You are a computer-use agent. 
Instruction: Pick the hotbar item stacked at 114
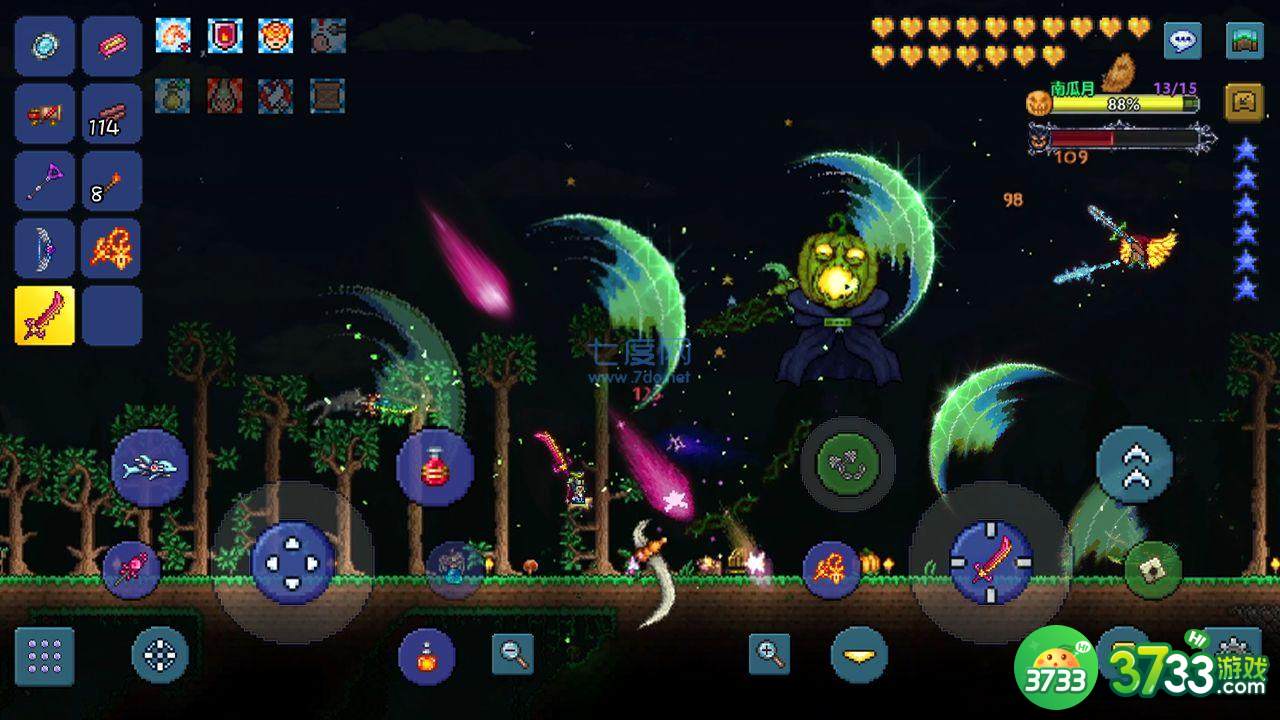coord(111,114)
